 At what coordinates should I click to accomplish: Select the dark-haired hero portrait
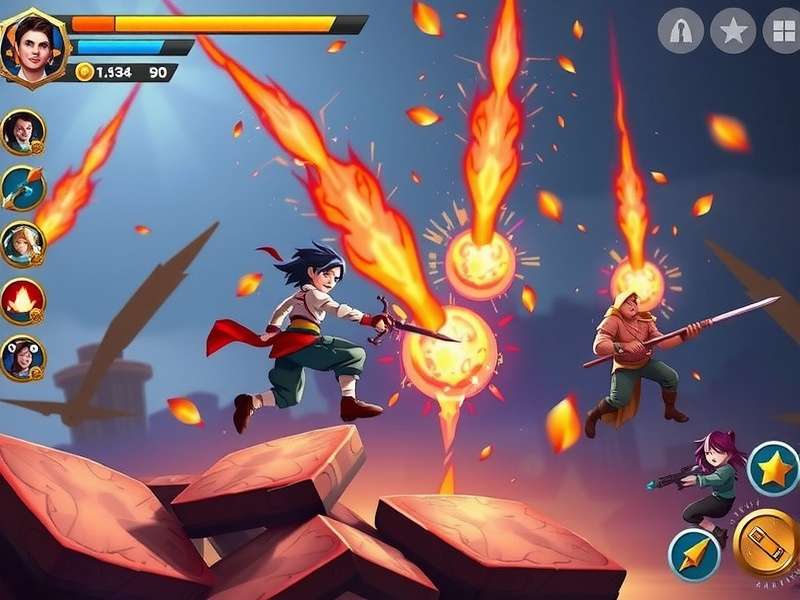click(x=22, y=131)
